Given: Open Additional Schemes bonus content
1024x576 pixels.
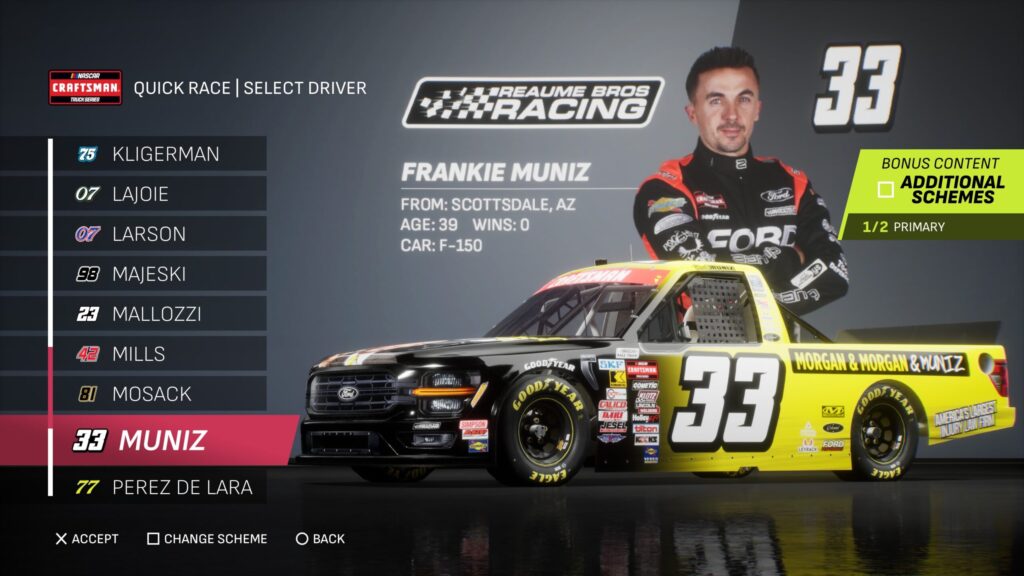Looking at the screenshot, I should click(940, 189).
